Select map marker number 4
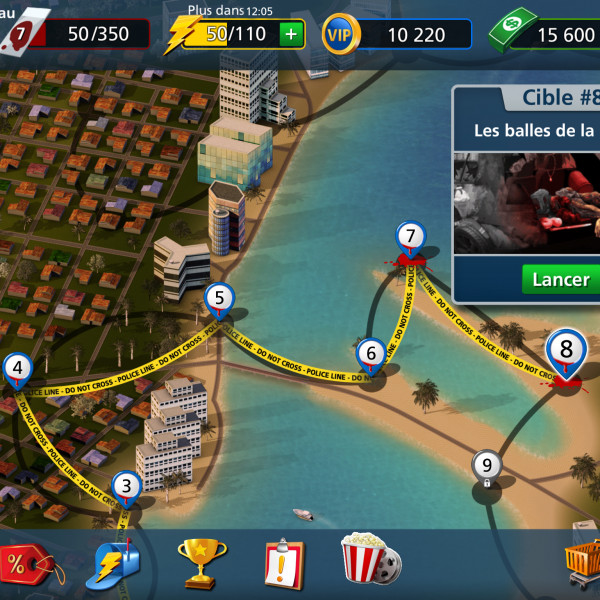 [x=17, y=369]
